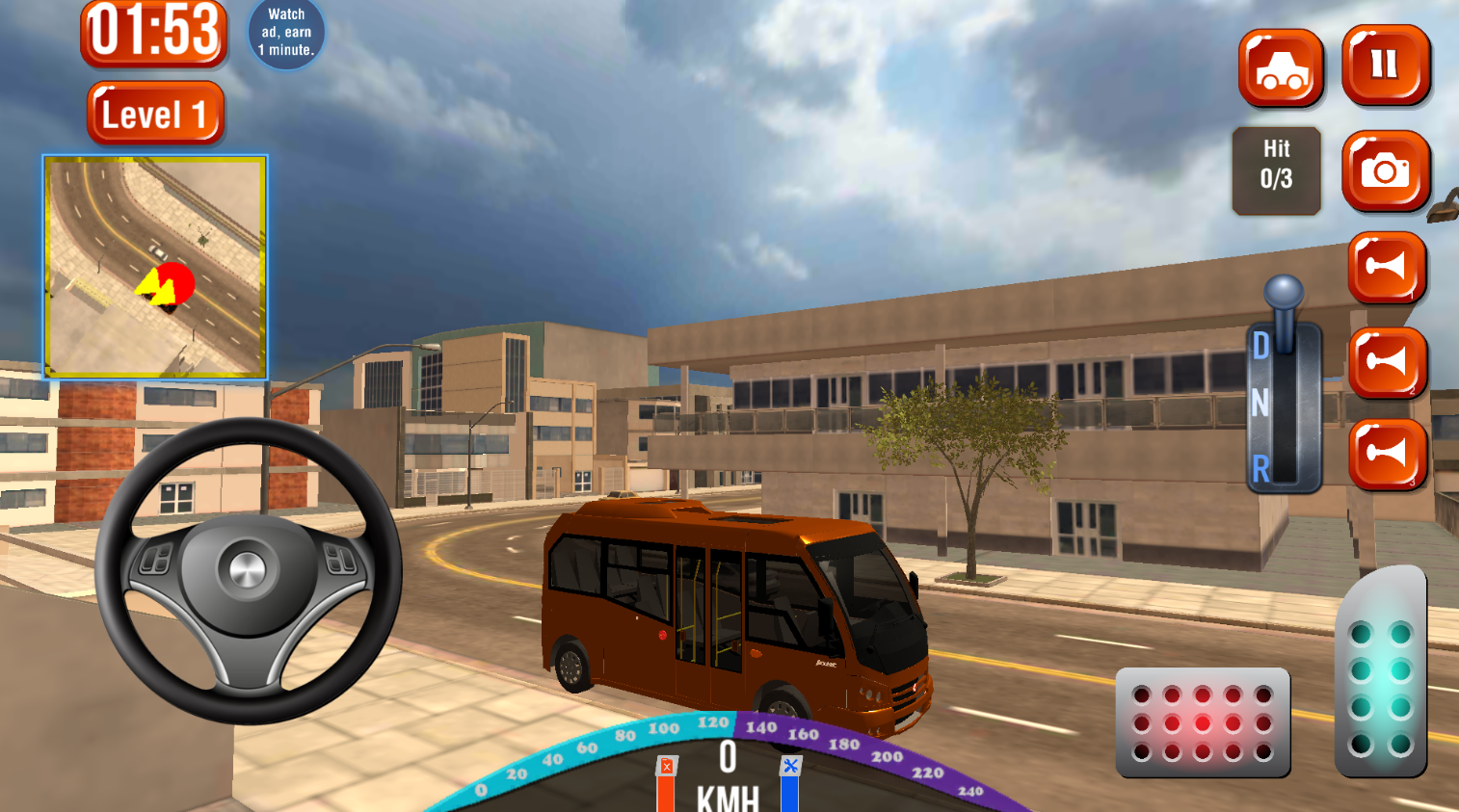Screen dimensions: 1459x812
Task: Watch ad to earn 1 minute
Action: [x=285, y=32]
